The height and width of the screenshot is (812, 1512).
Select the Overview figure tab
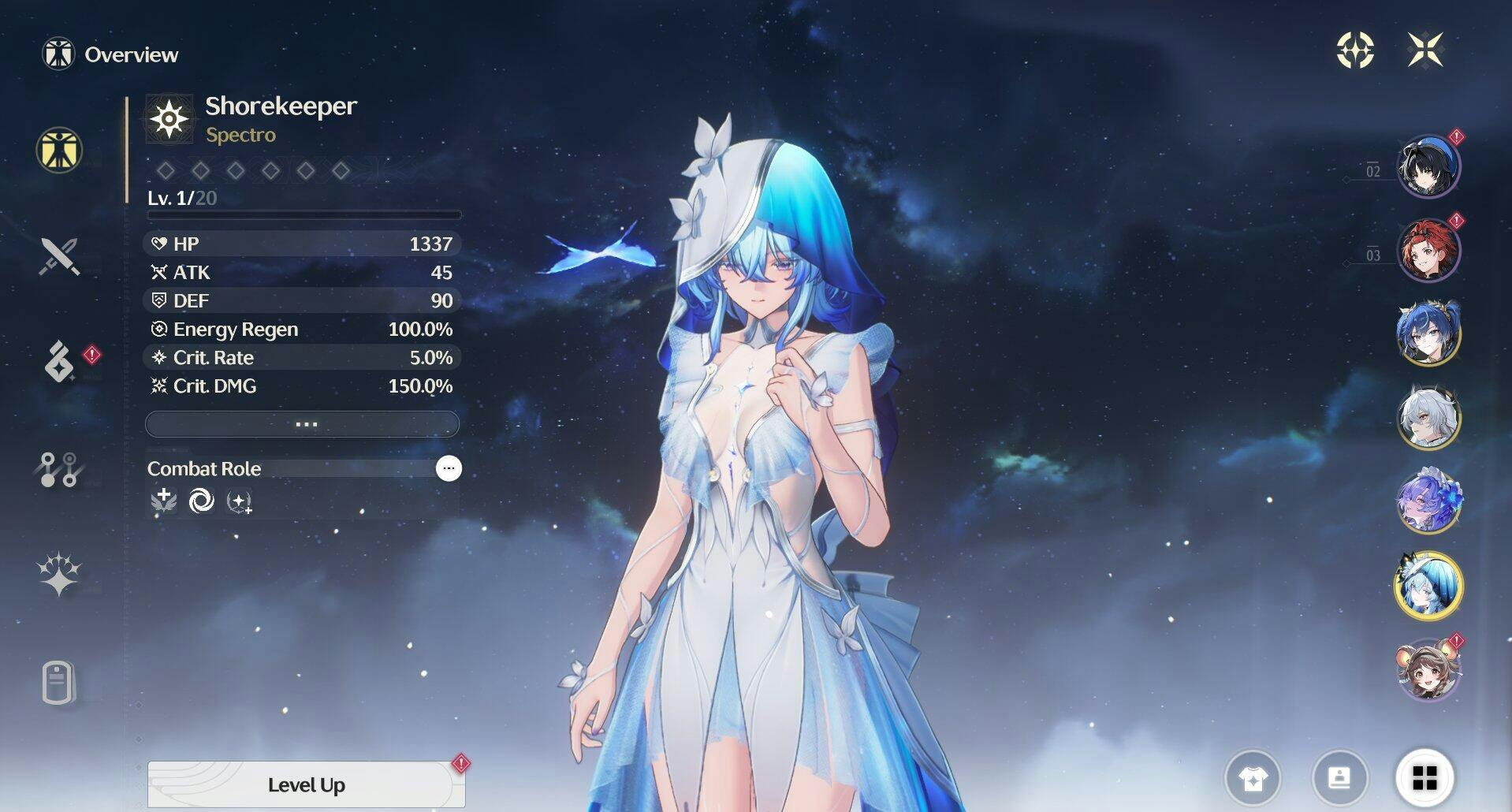click(x=59, y=150)
